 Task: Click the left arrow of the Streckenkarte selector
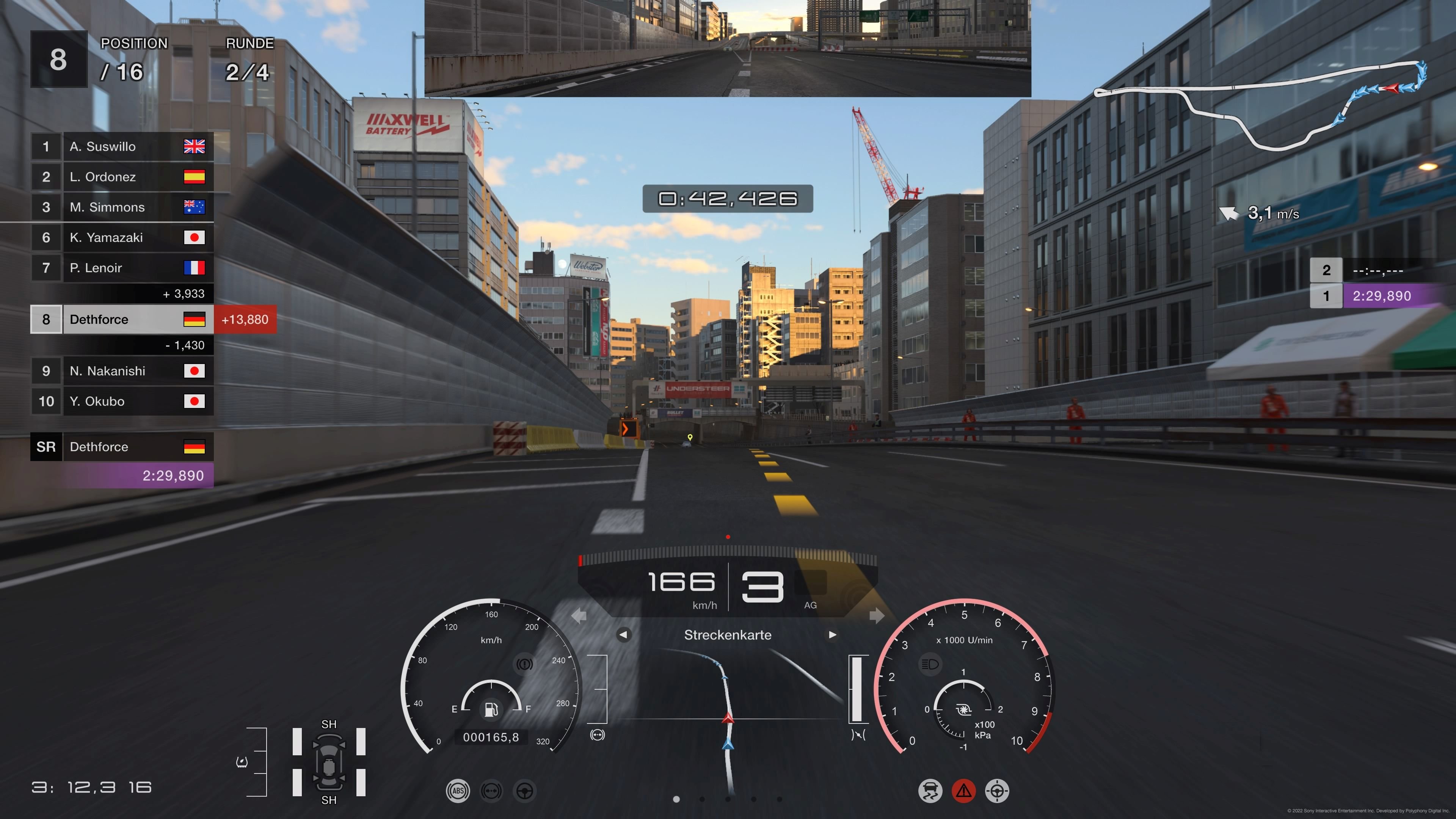pyautogui.click(x=624, y=635)
